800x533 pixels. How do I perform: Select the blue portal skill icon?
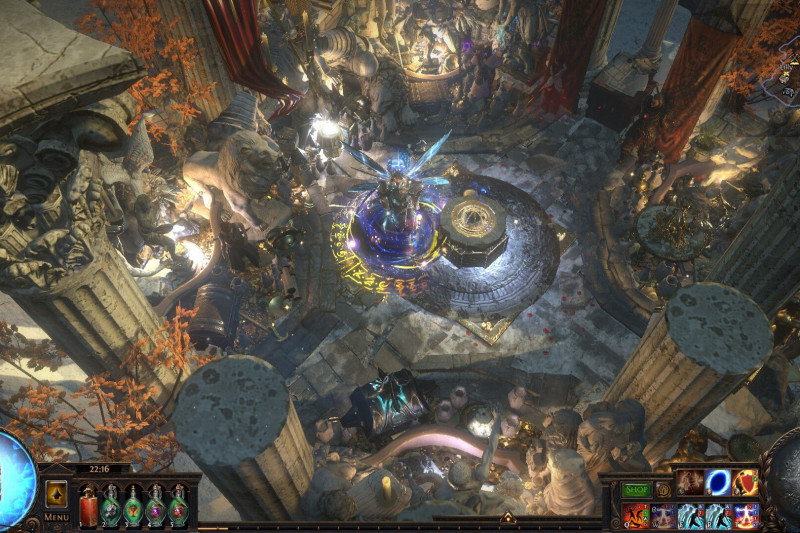(718, 483)
